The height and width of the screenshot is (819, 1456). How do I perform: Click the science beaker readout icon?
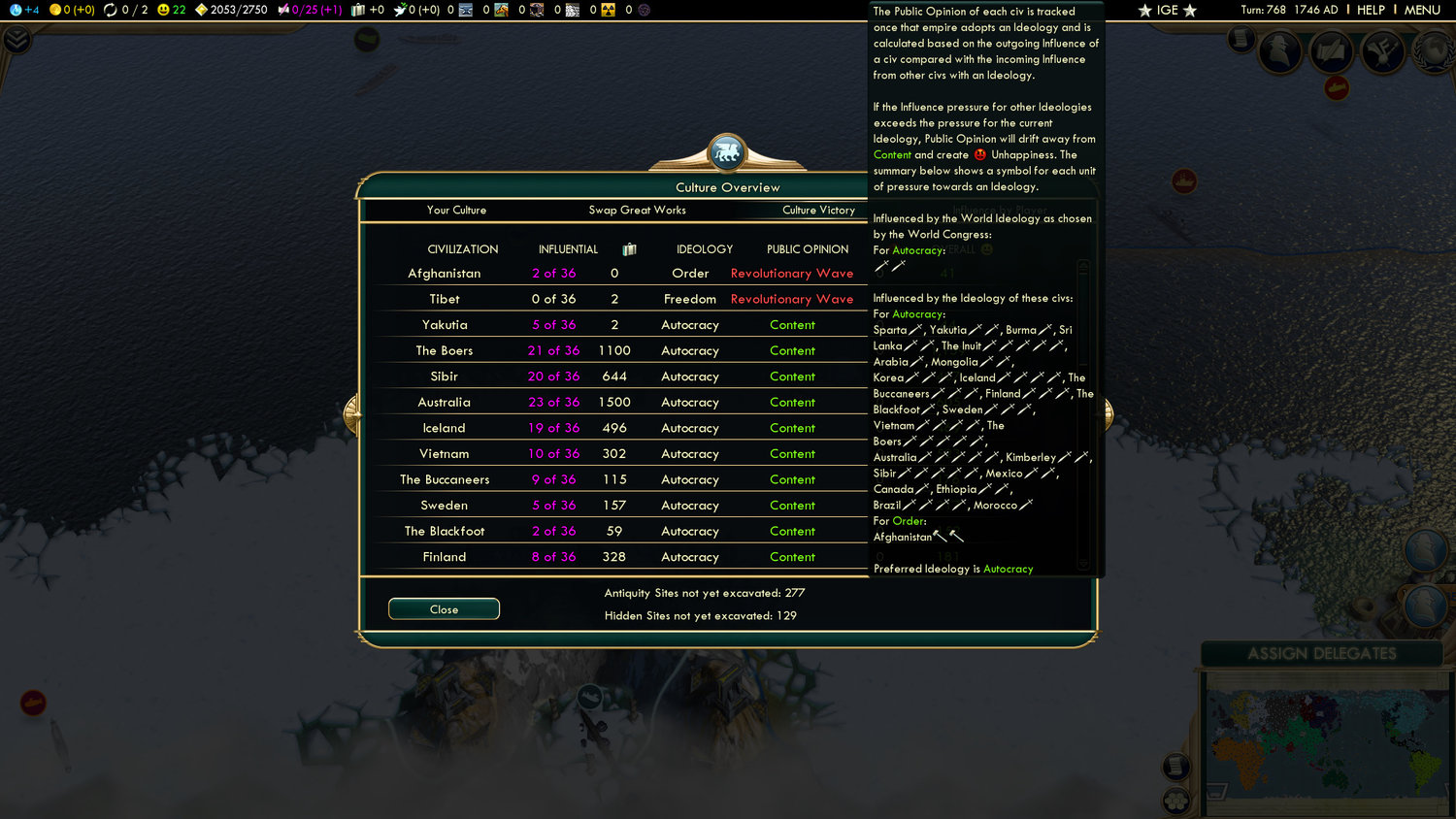[x=16, y=11]
